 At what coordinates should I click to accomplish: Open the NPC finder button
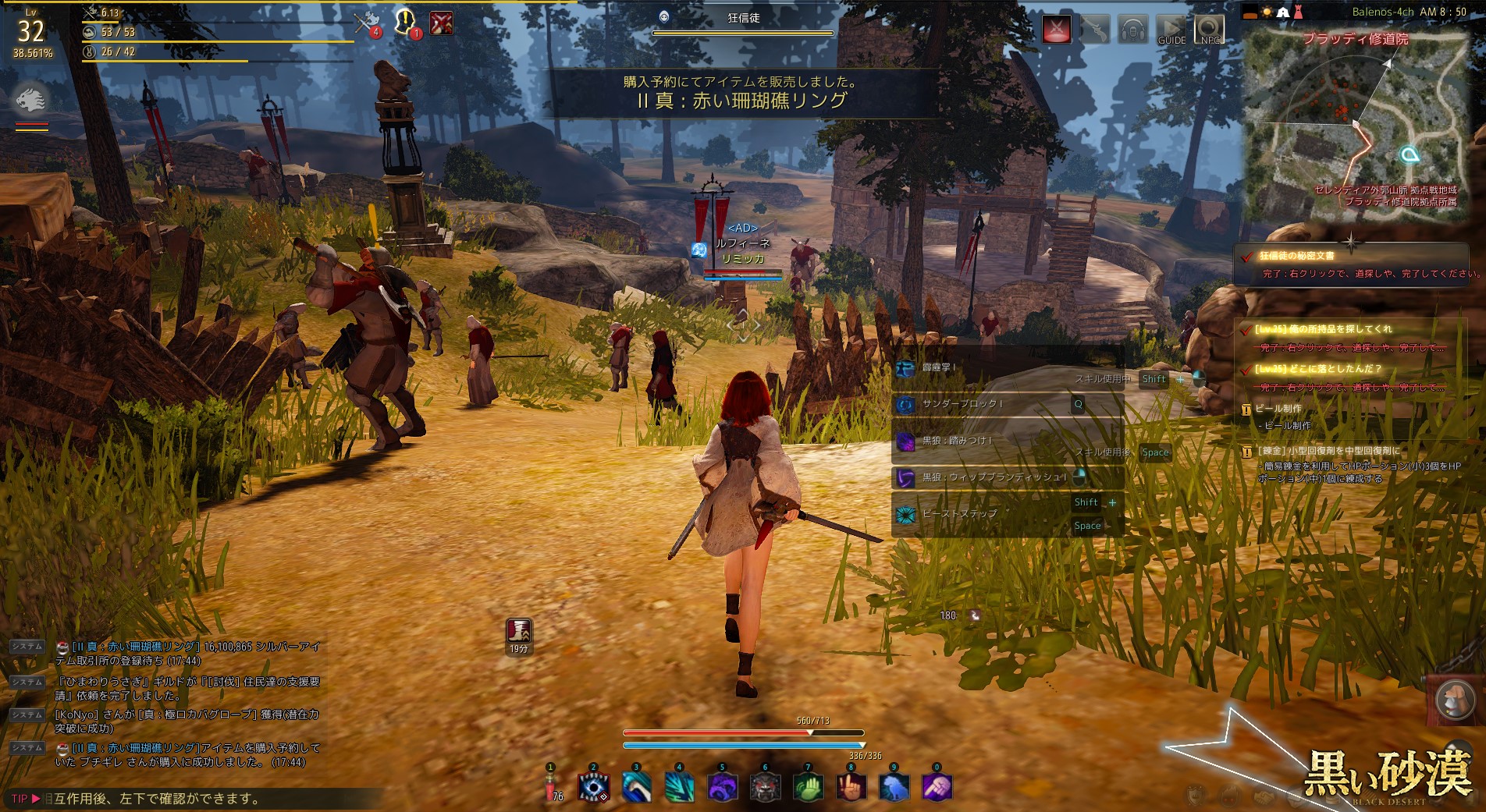pos(1209,30)
